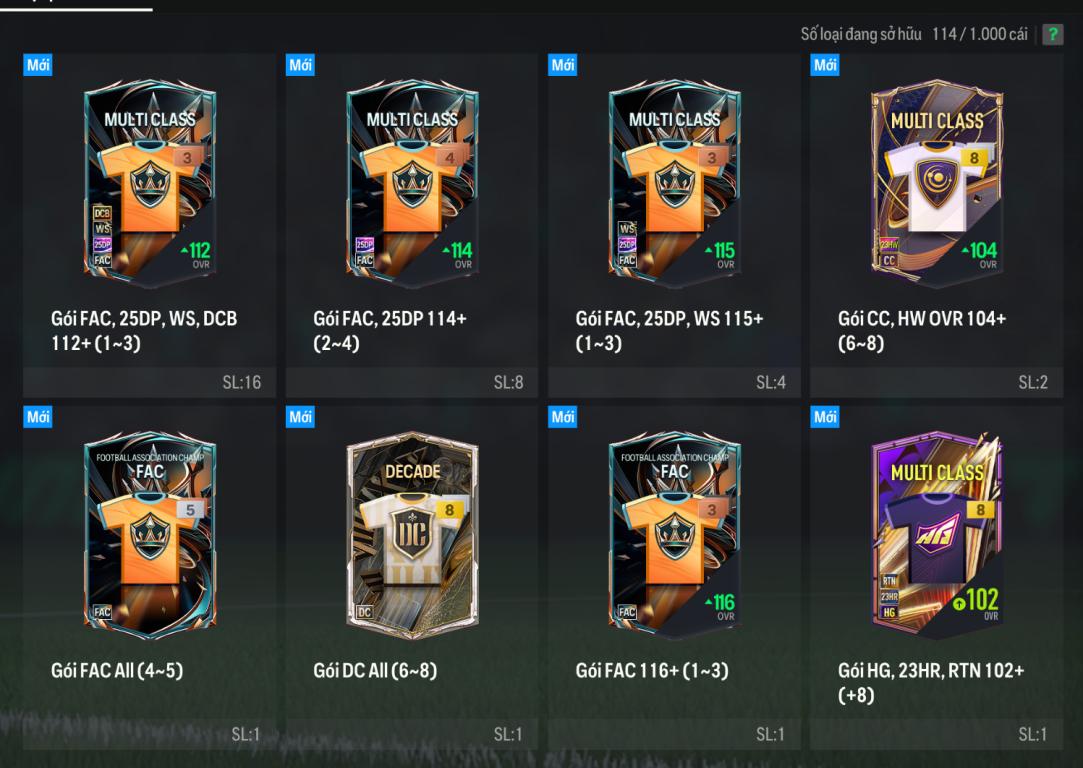Click the green question mark help icon
Viewport: 1083px width, 768px height.
pos(1052,35)
